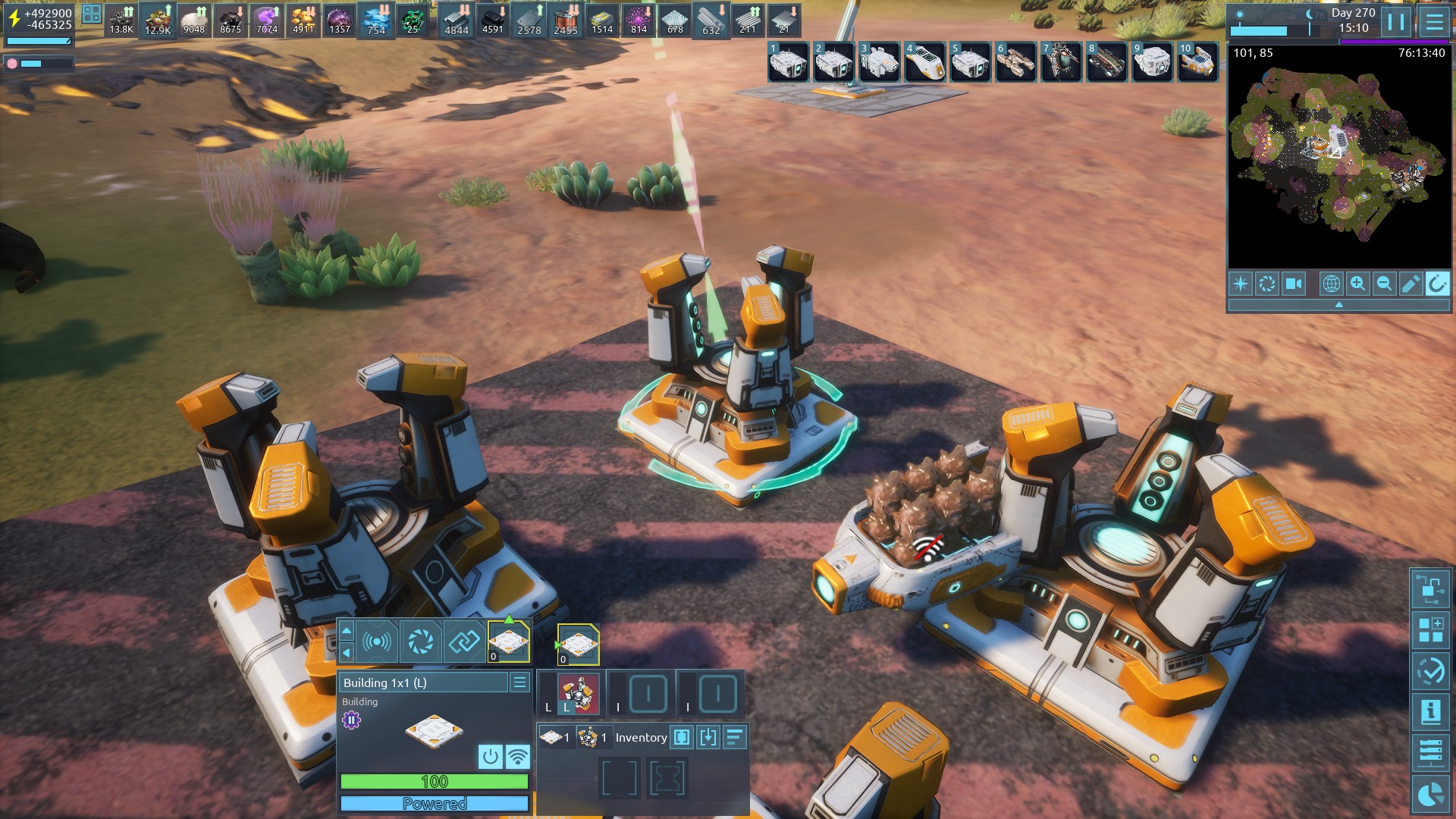
Task: Toggle the globe view on the minimap
Action: (x=1331, y=284)
